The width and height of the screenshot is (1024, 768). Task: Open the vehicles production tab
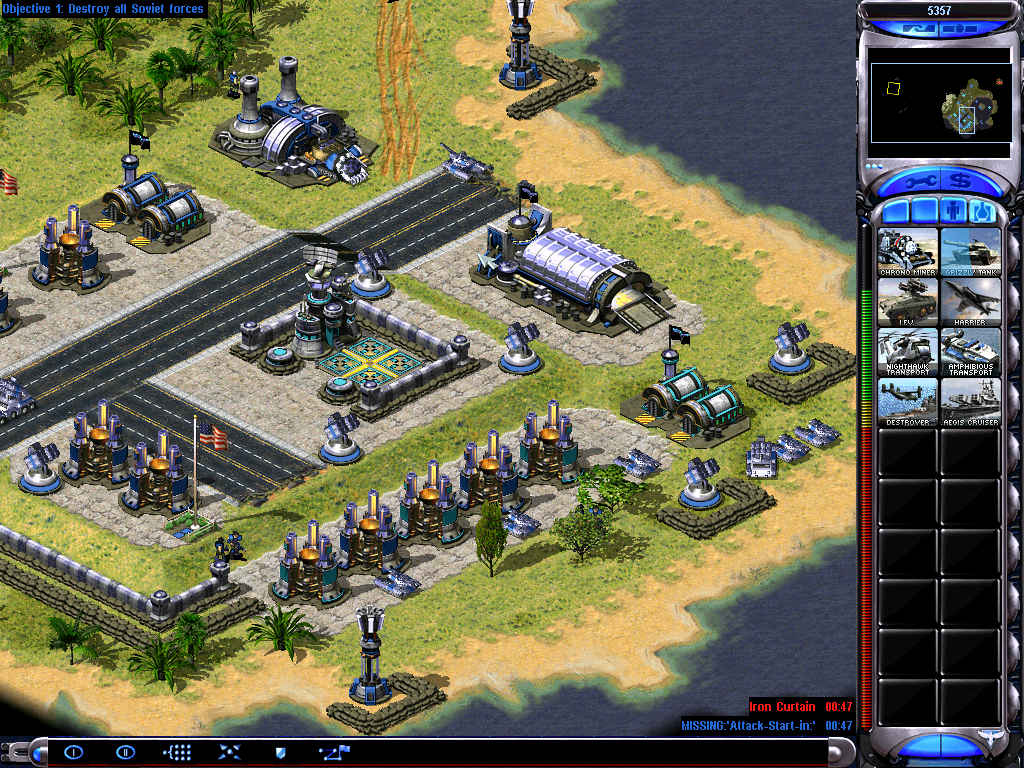click(982, 211)
